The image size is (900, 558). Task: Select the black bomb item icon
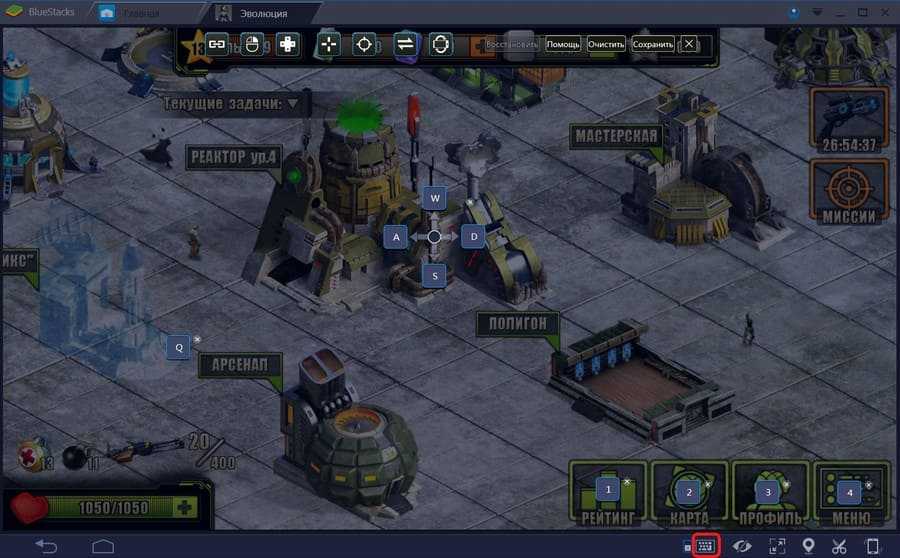(75, 456)
